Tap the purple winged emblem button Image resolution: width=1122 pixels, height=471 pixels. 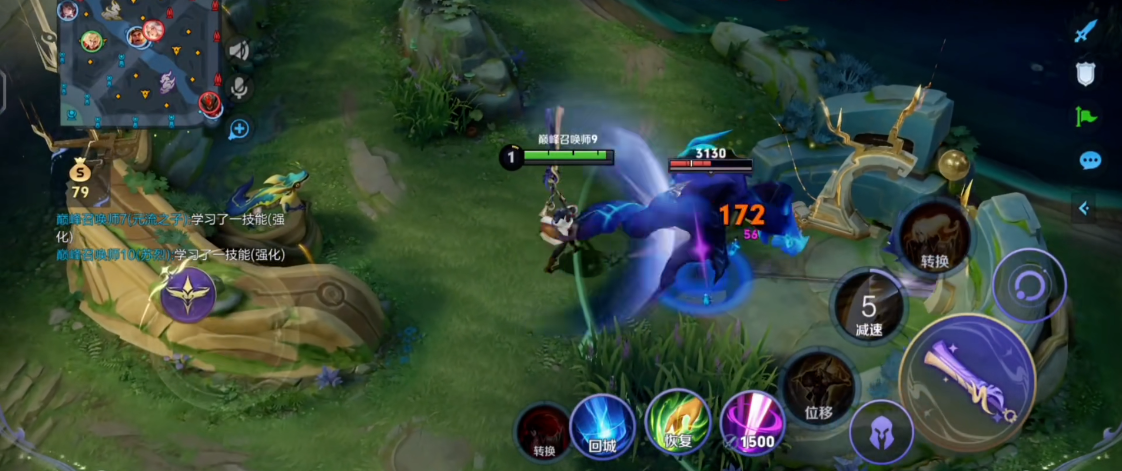point(188,296)
